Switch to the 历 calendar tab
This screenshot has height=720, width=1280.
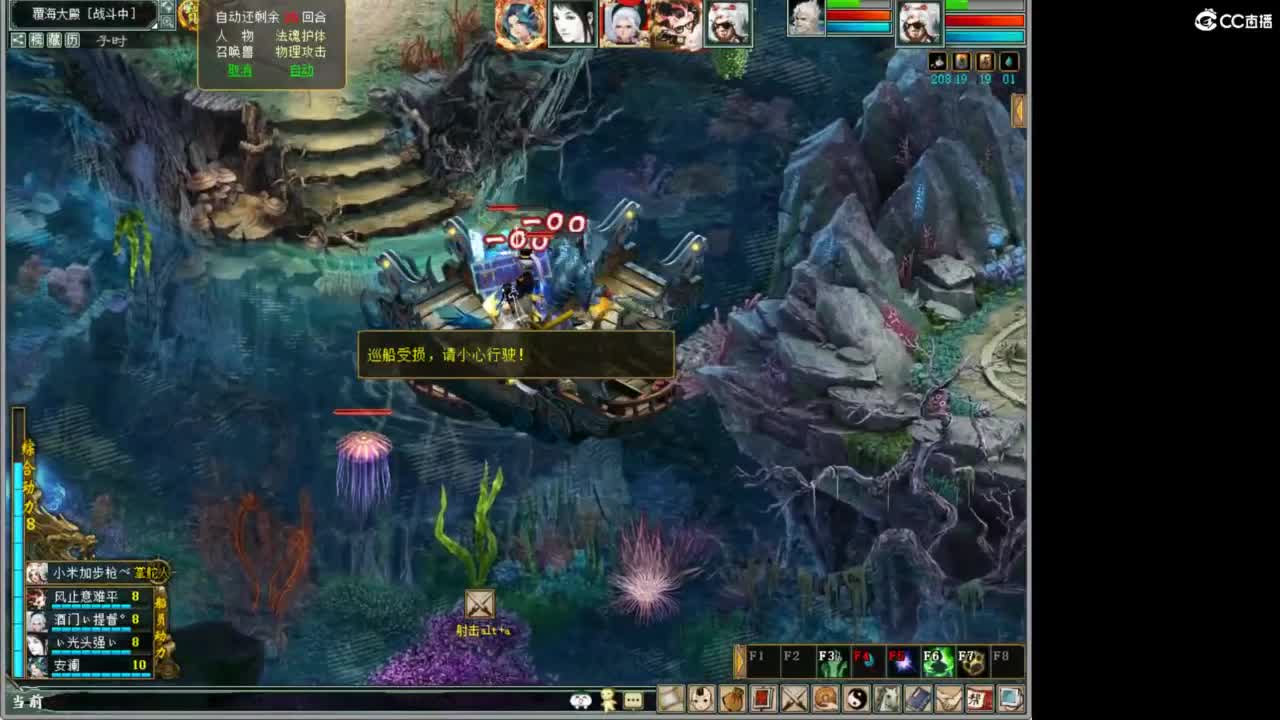pos(73,39)
